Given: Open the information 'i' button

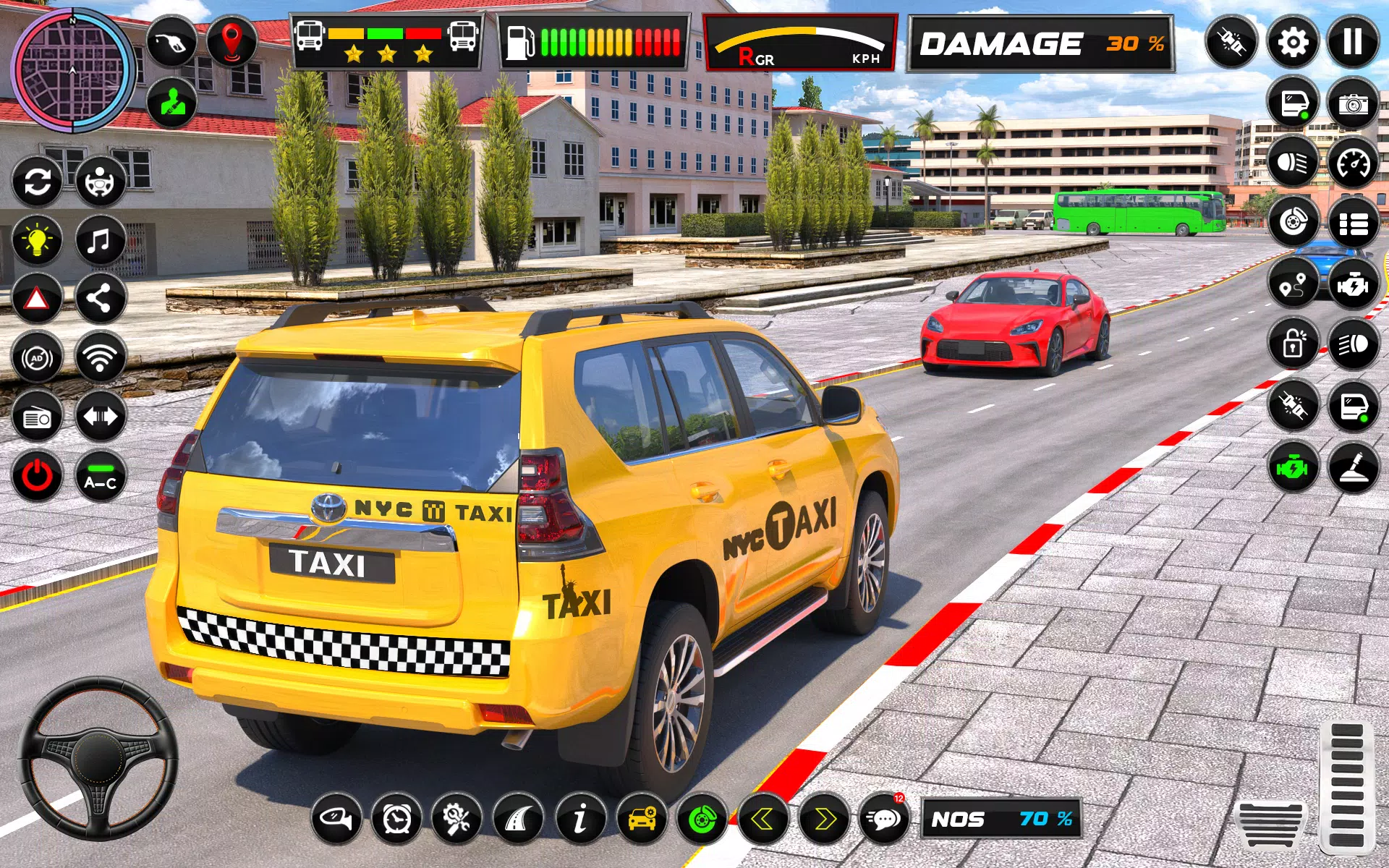Looking at the screenshot, I should point(580,820).
